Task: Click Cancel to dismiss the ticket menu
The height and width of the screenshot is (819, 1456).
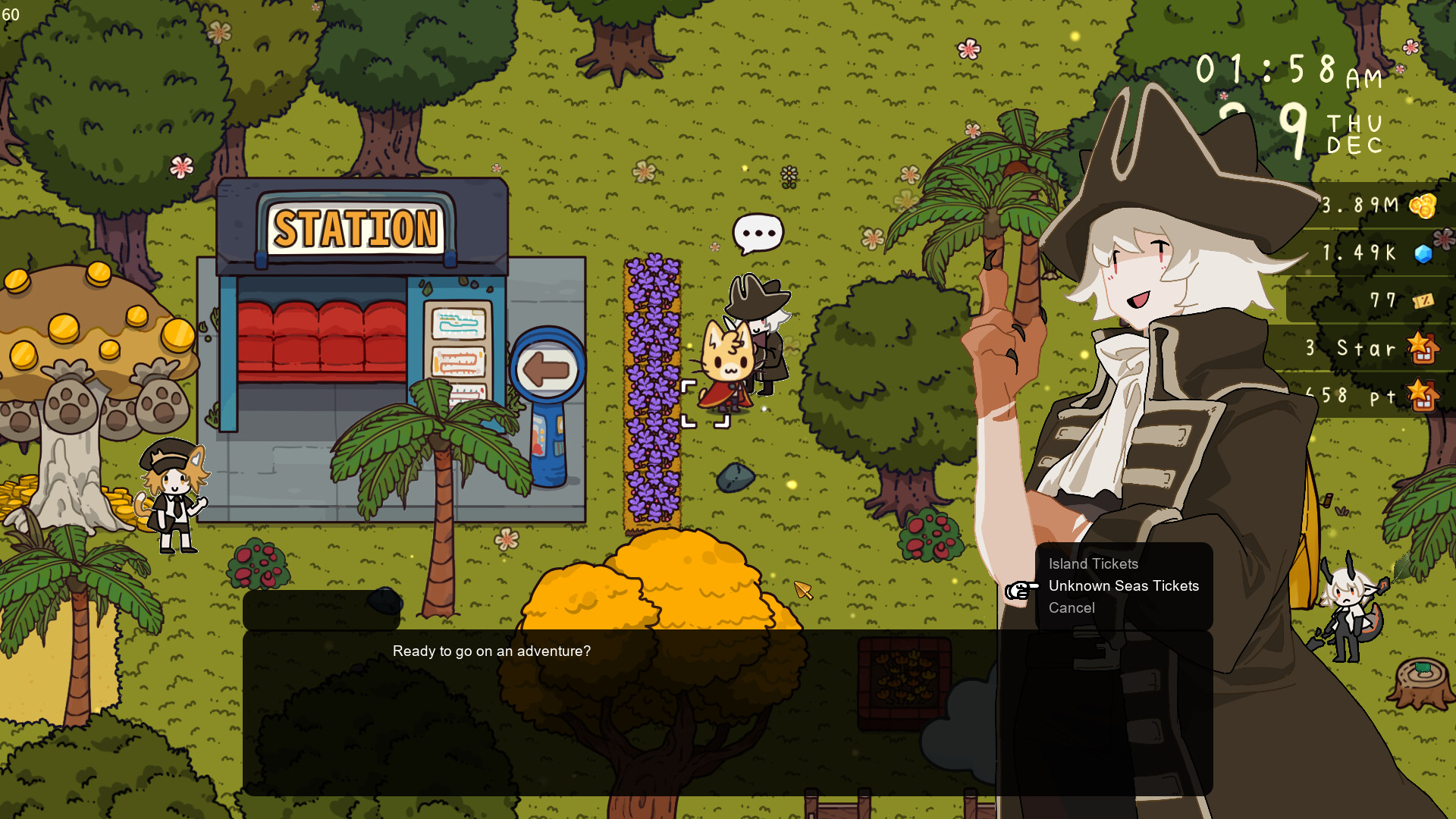Action: pyautogui.click(x=1071, y=607)
